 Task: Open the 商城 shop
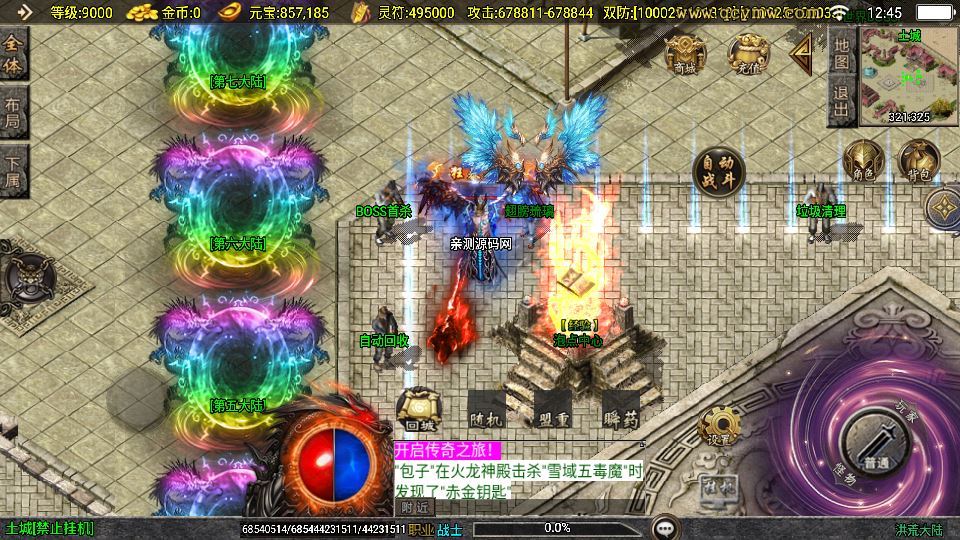[x=685, y=53]
